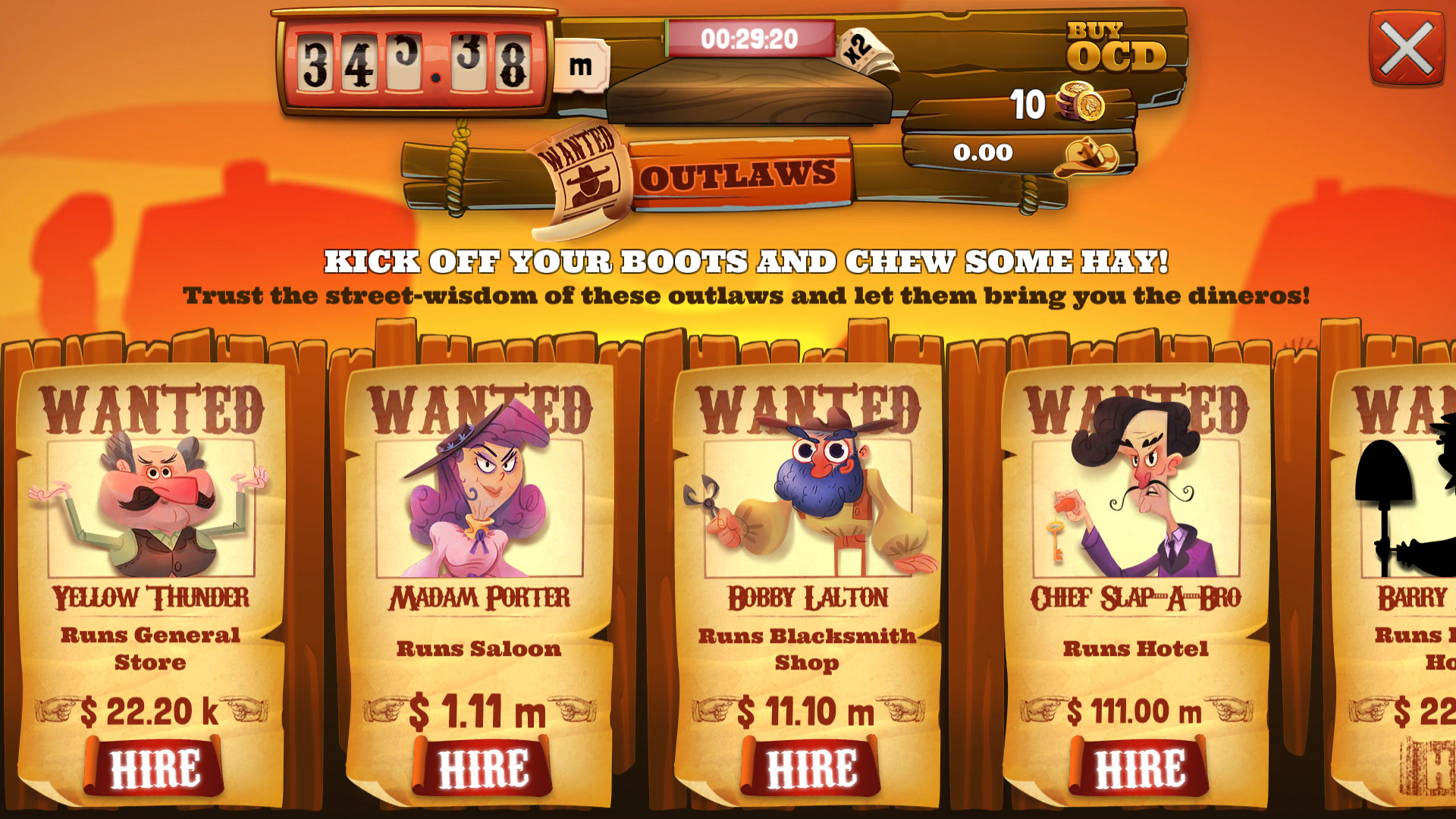Click the gold coin currency icon
Viewport: 1456px width, 819px height.
click(1079, 102)
